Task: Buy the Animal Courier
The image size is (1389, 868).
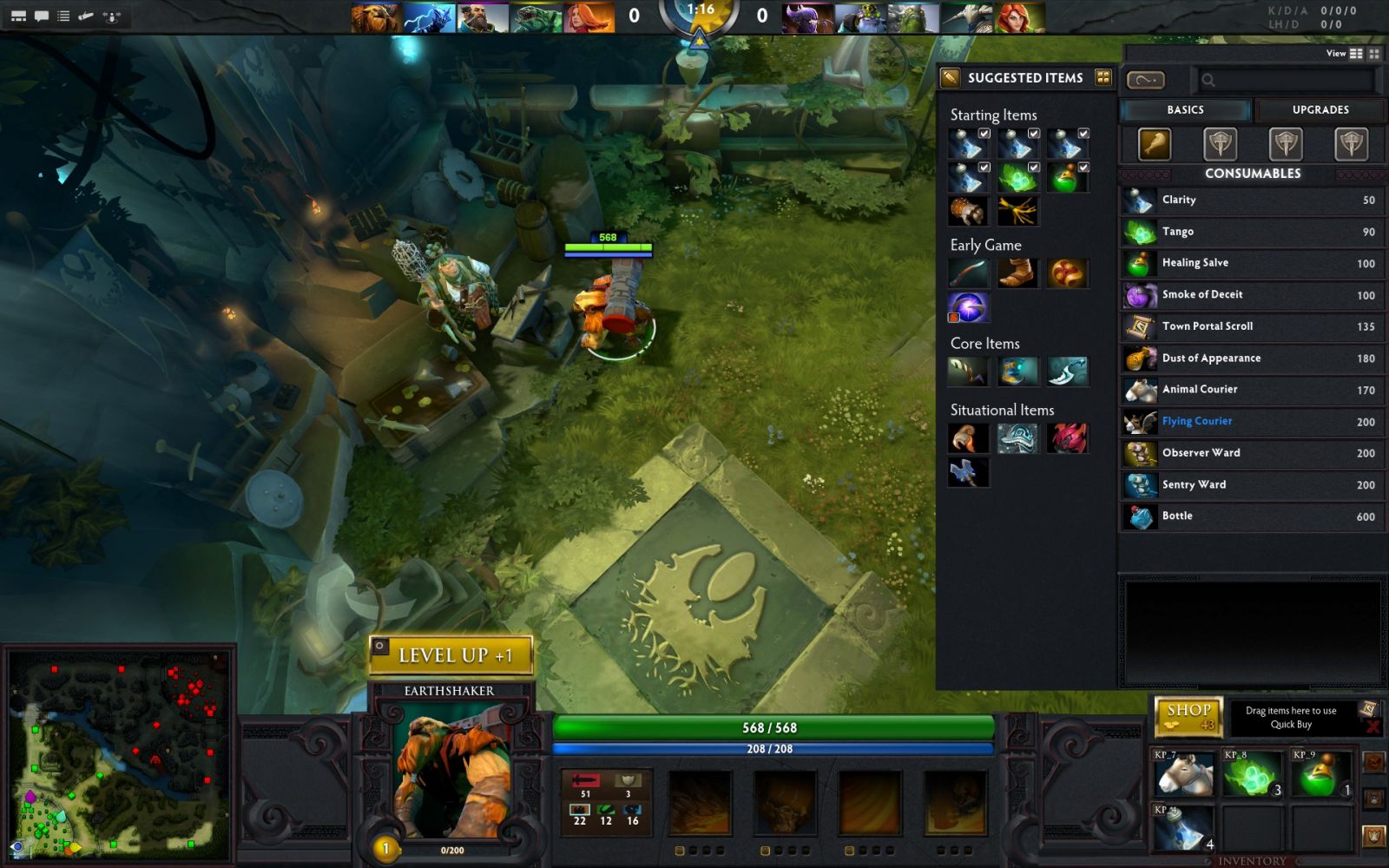Action: (x=1250, y=390)
